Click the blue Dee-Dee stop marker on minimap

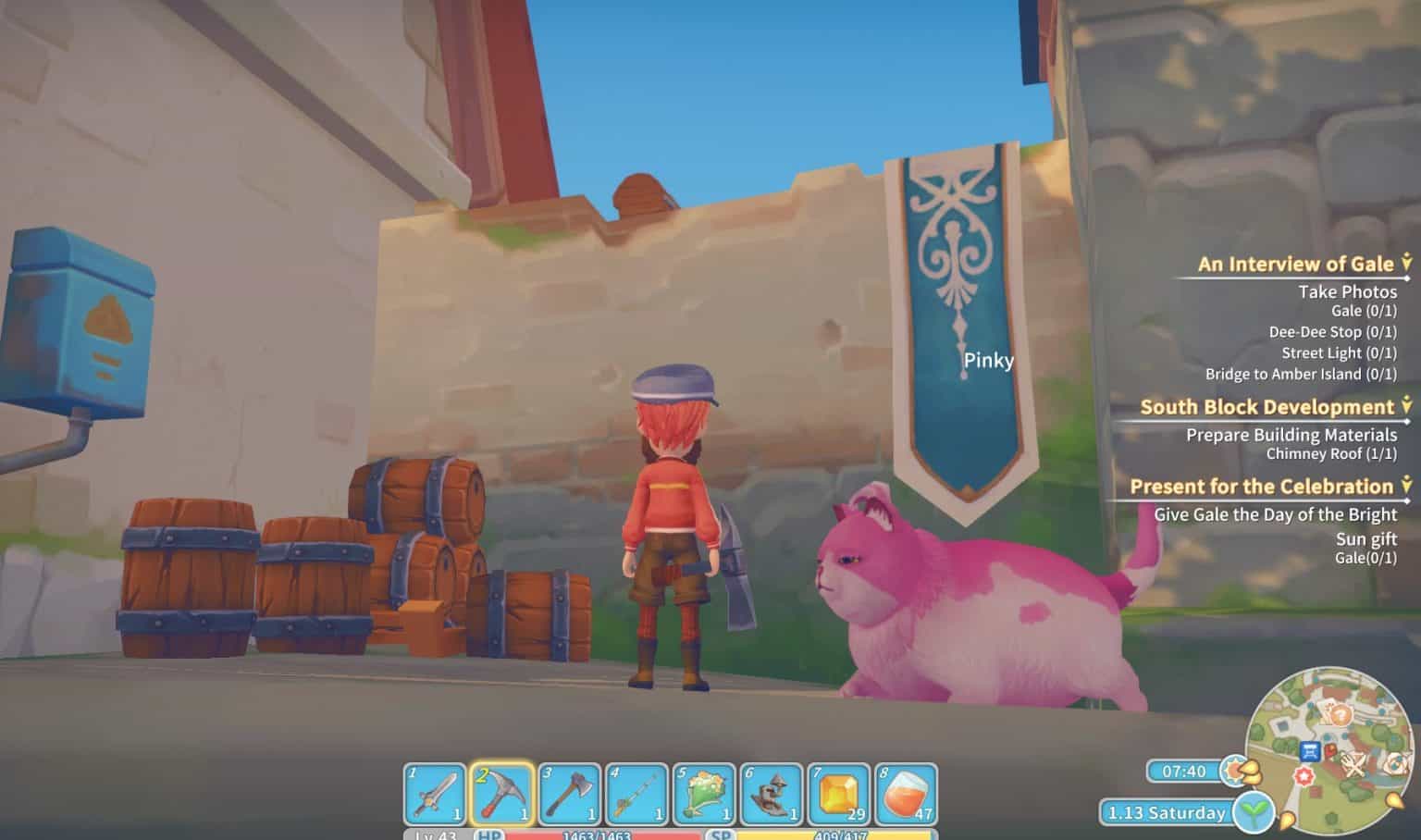point(1310,751)
